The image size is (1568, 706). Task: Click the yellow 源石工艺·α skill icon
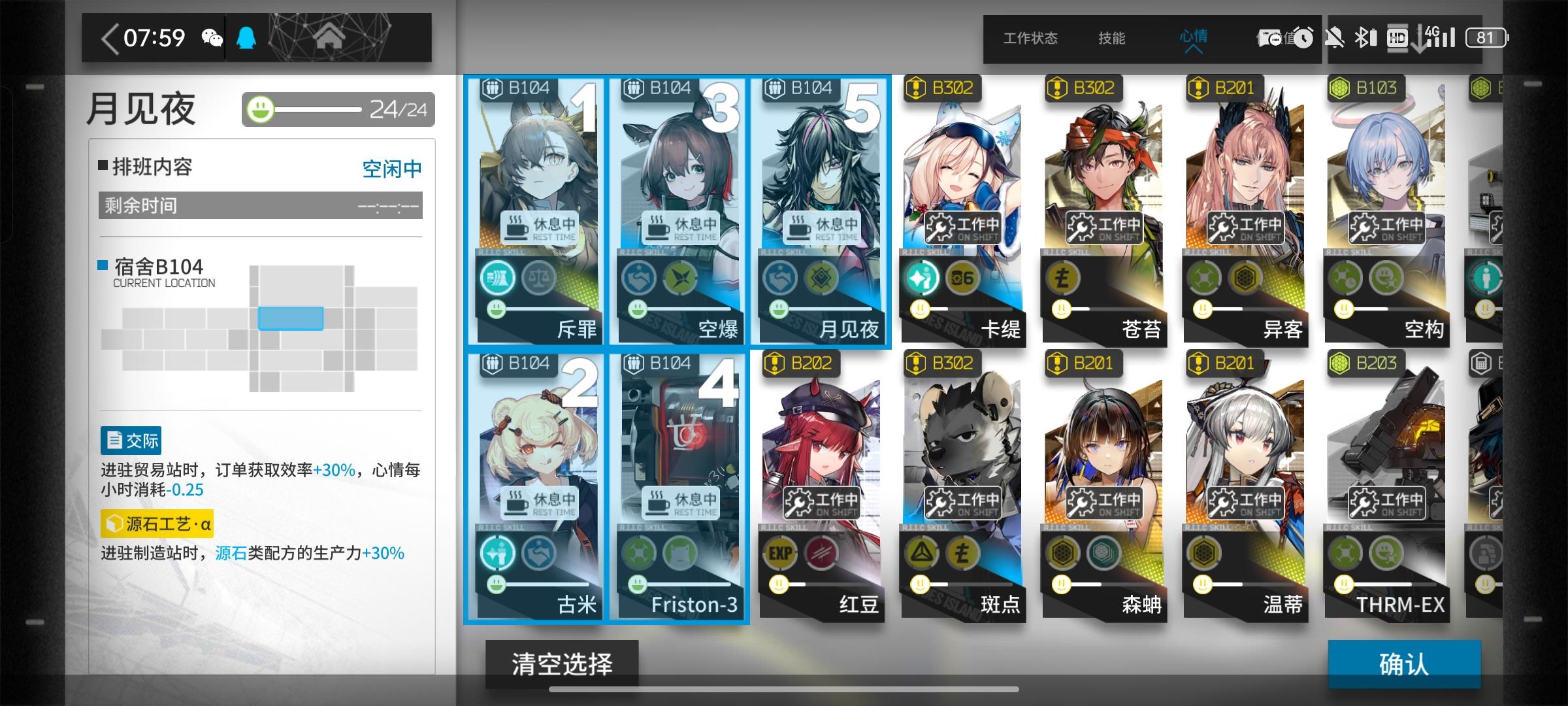tap(116, 523)
